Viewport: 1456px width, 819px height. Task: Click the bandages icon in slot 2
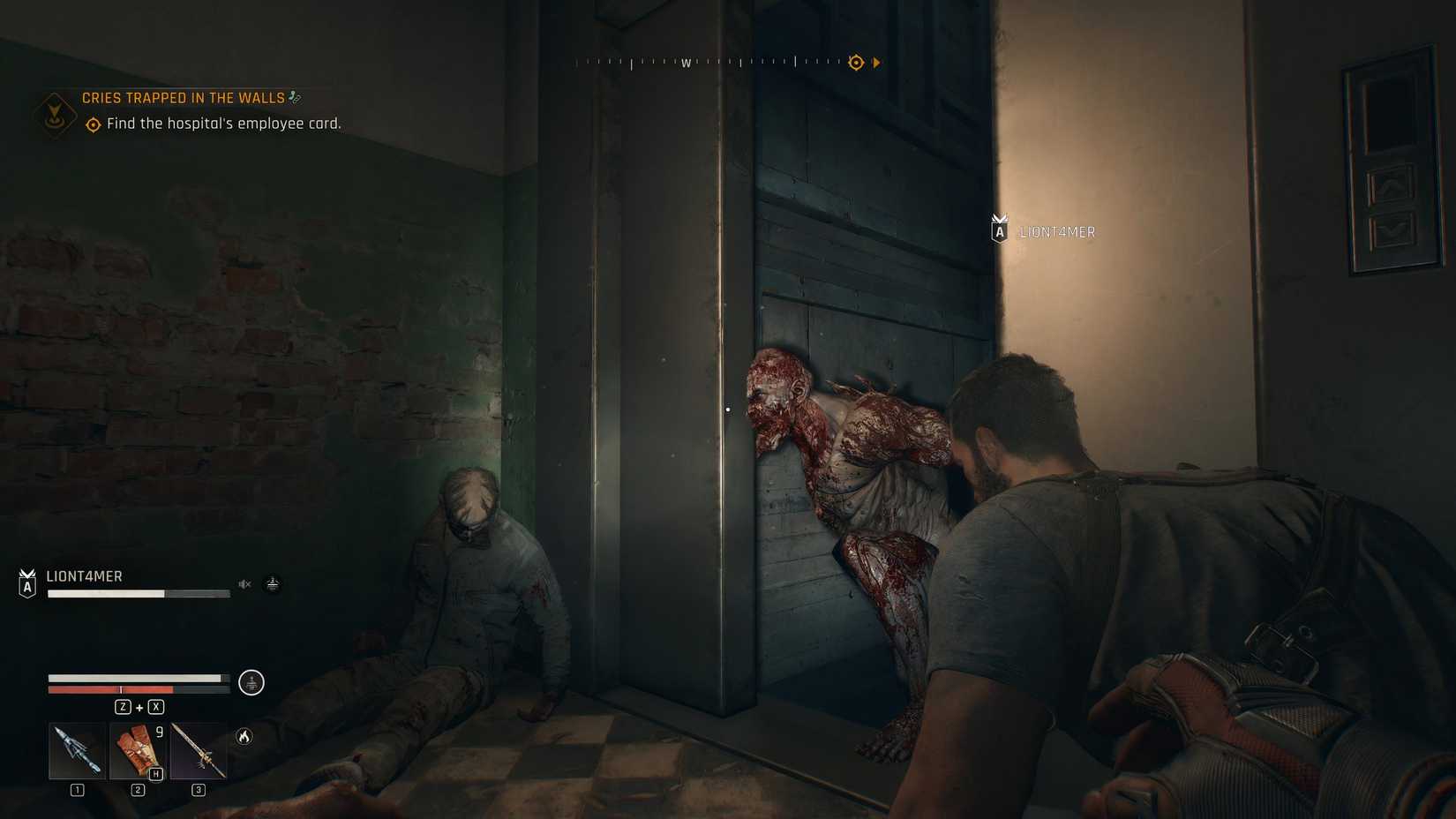137,751
